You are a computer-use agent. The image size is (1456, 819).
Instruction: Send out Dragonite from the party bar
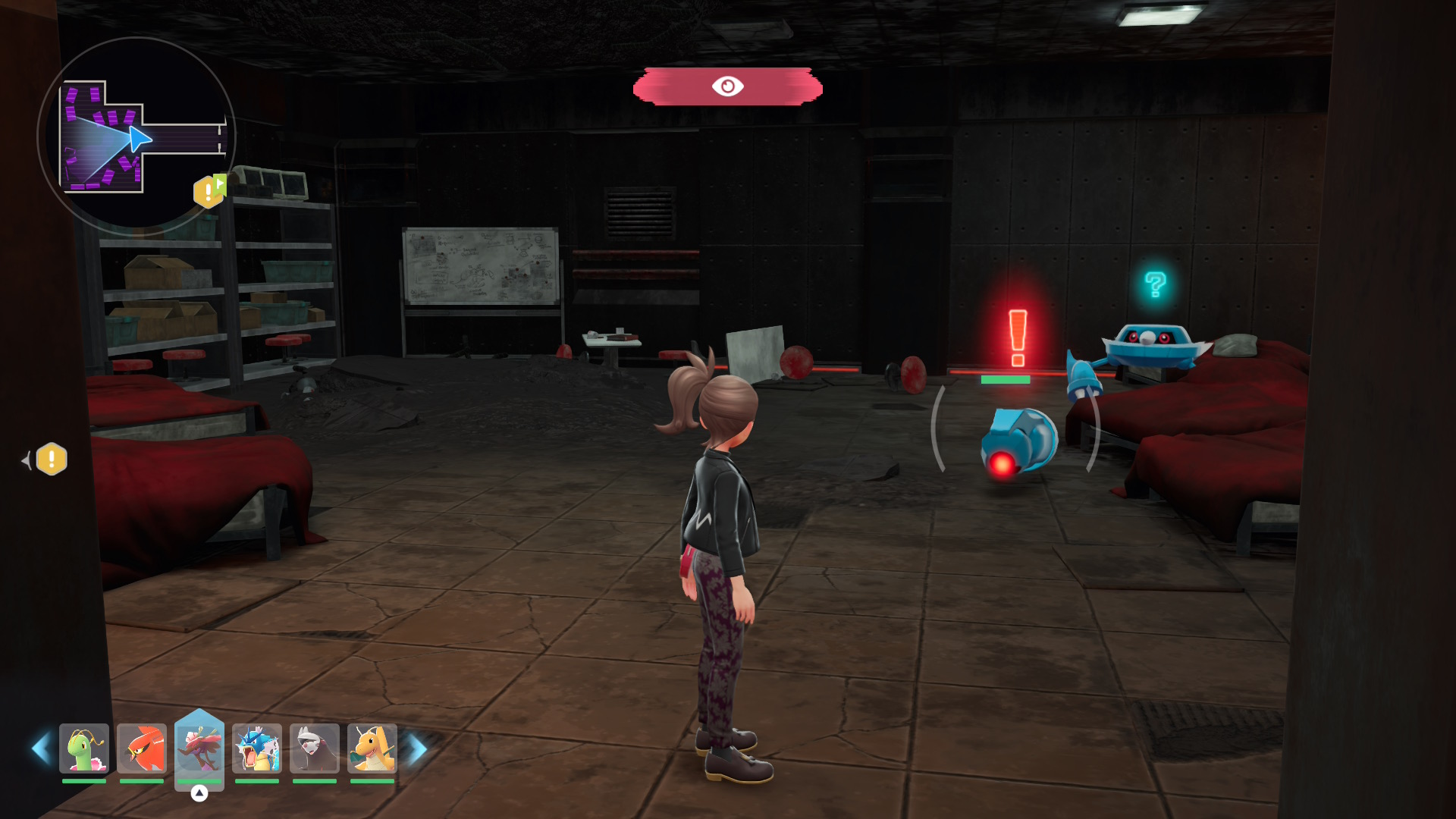coord(372,748)
